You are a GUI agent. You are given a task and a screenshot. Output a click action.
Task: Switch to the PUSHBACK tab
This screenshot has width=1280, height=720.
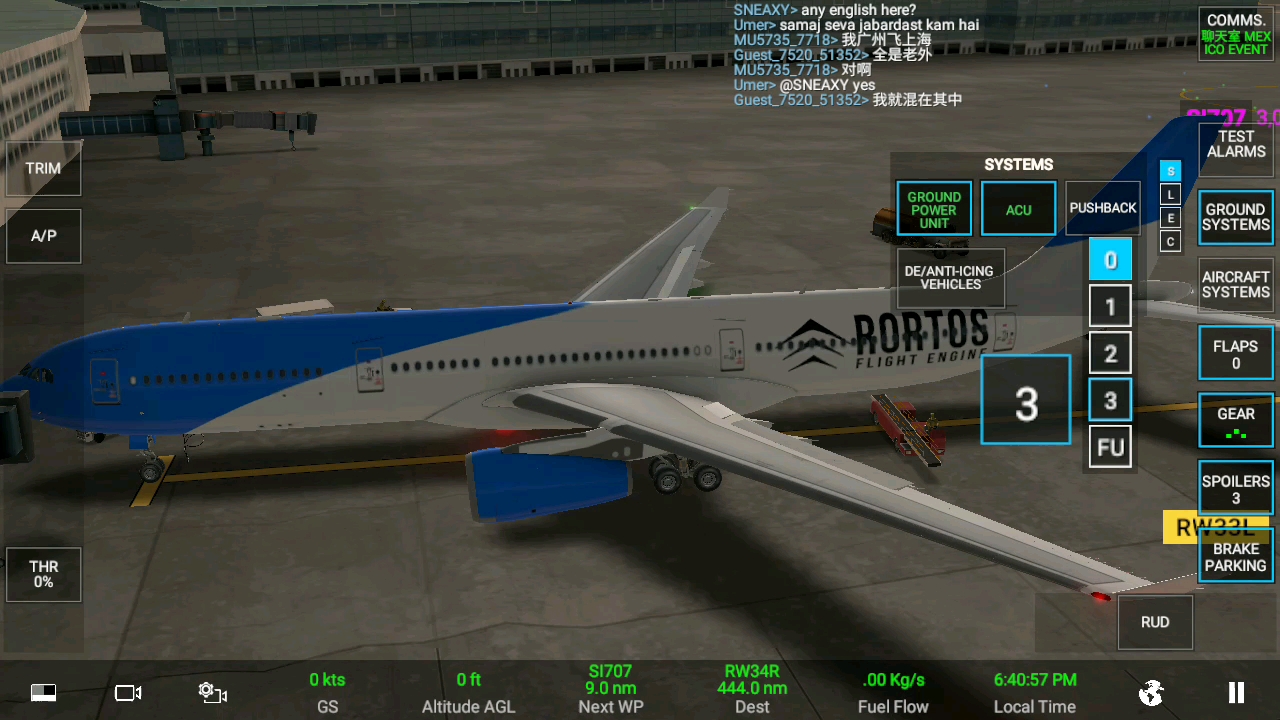1103,208
